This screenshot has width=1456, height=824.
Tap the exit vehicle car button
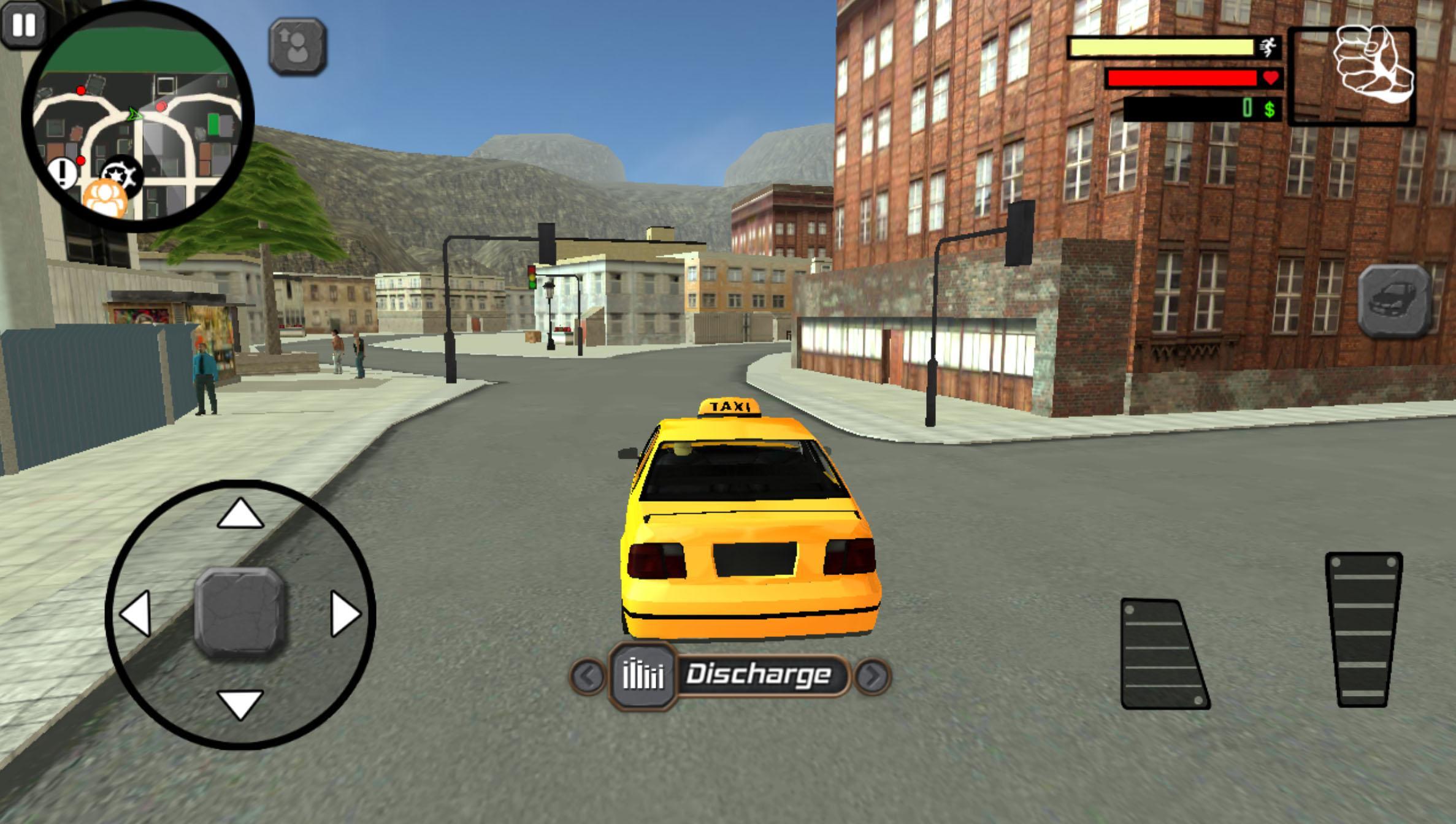[1393, 302]
